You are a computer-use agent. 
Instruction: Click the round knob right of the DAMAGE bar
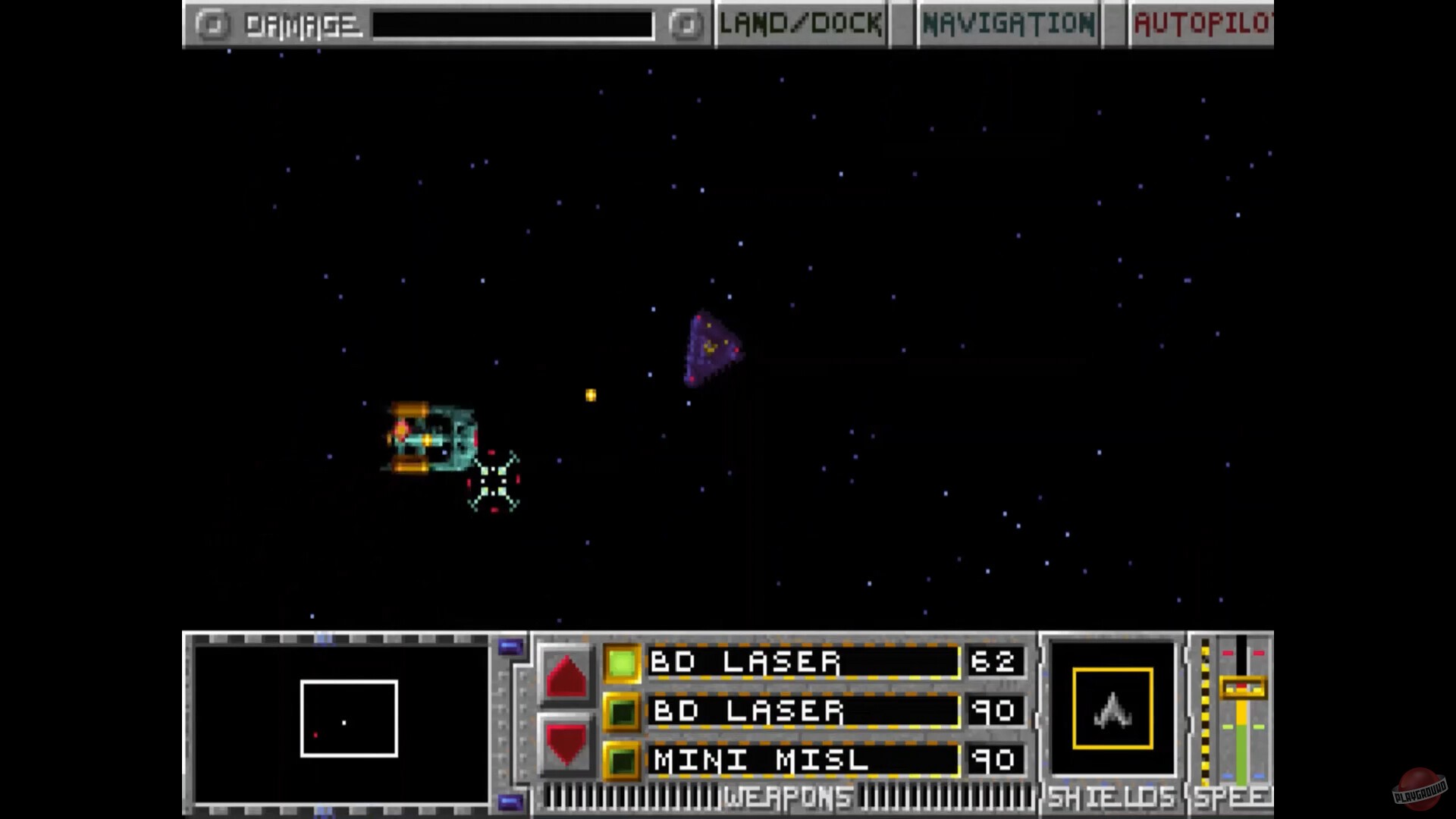686,24
